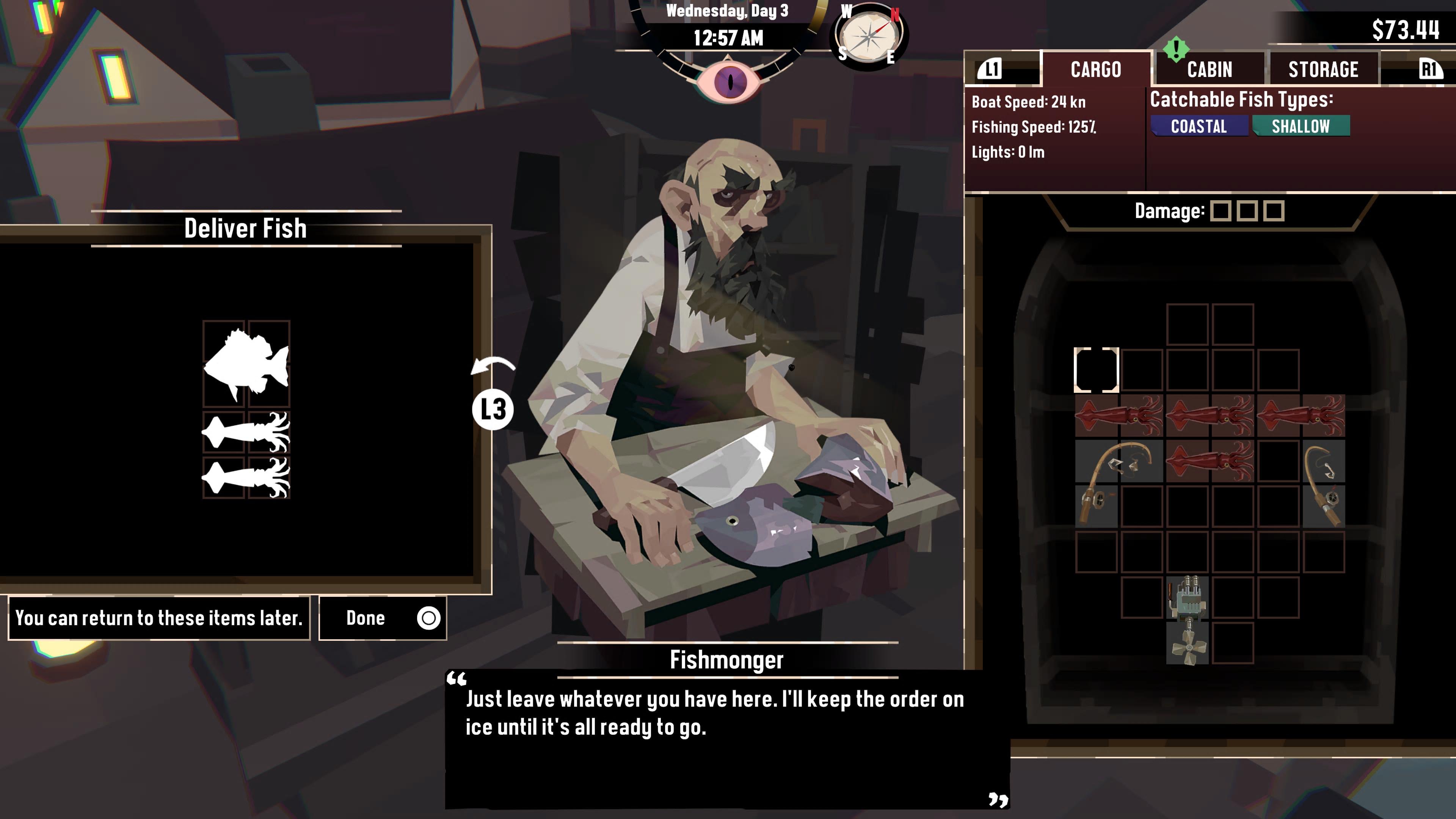
Task: Confirm delivery with the Done button
Action: click(x=383, y=618)
